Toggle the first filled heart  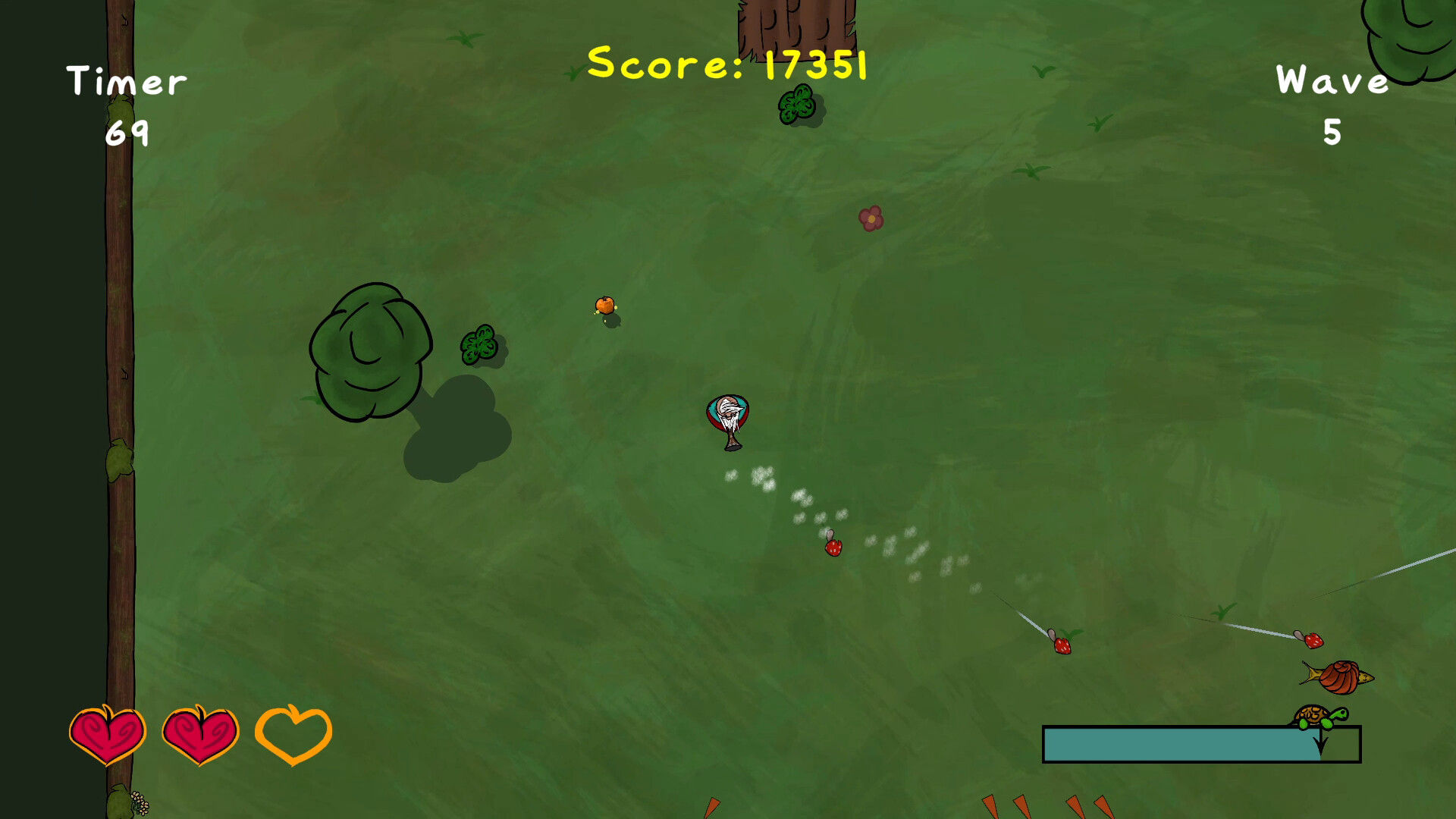click(x=107, y=733)
